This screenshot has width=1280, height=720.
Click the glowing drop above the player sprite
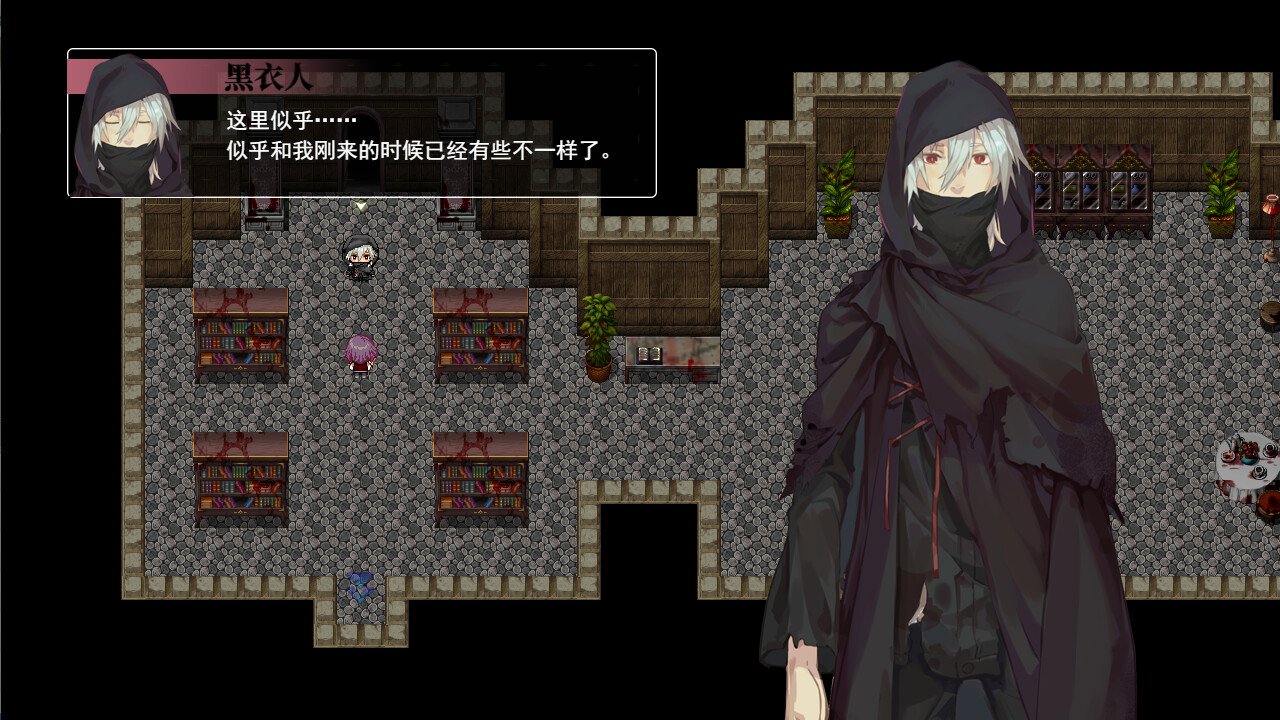(360, 203)
